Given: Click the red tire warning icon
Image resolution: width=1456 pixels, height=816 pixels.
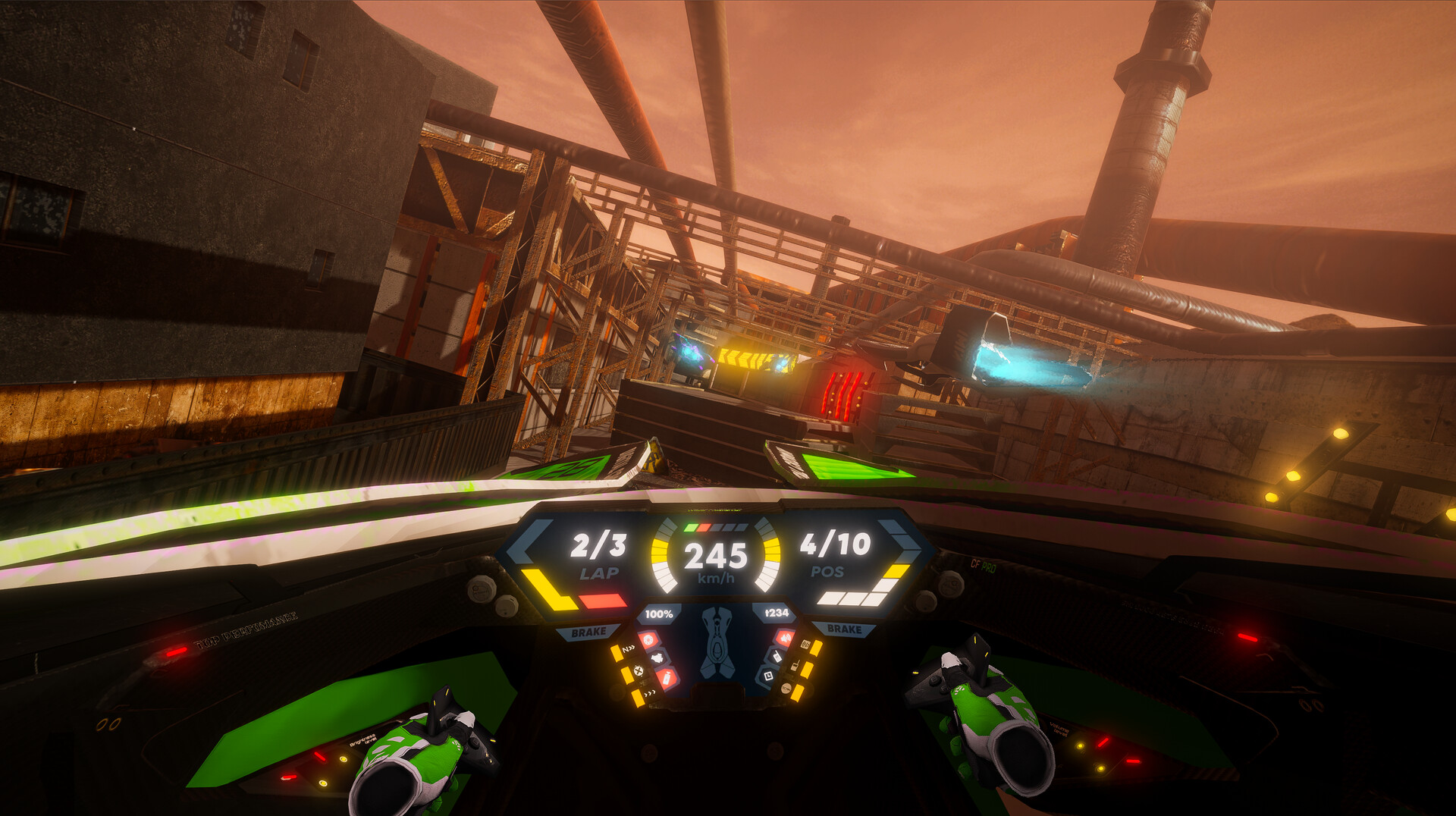Looking at the screenshot, I should (648, 639).
